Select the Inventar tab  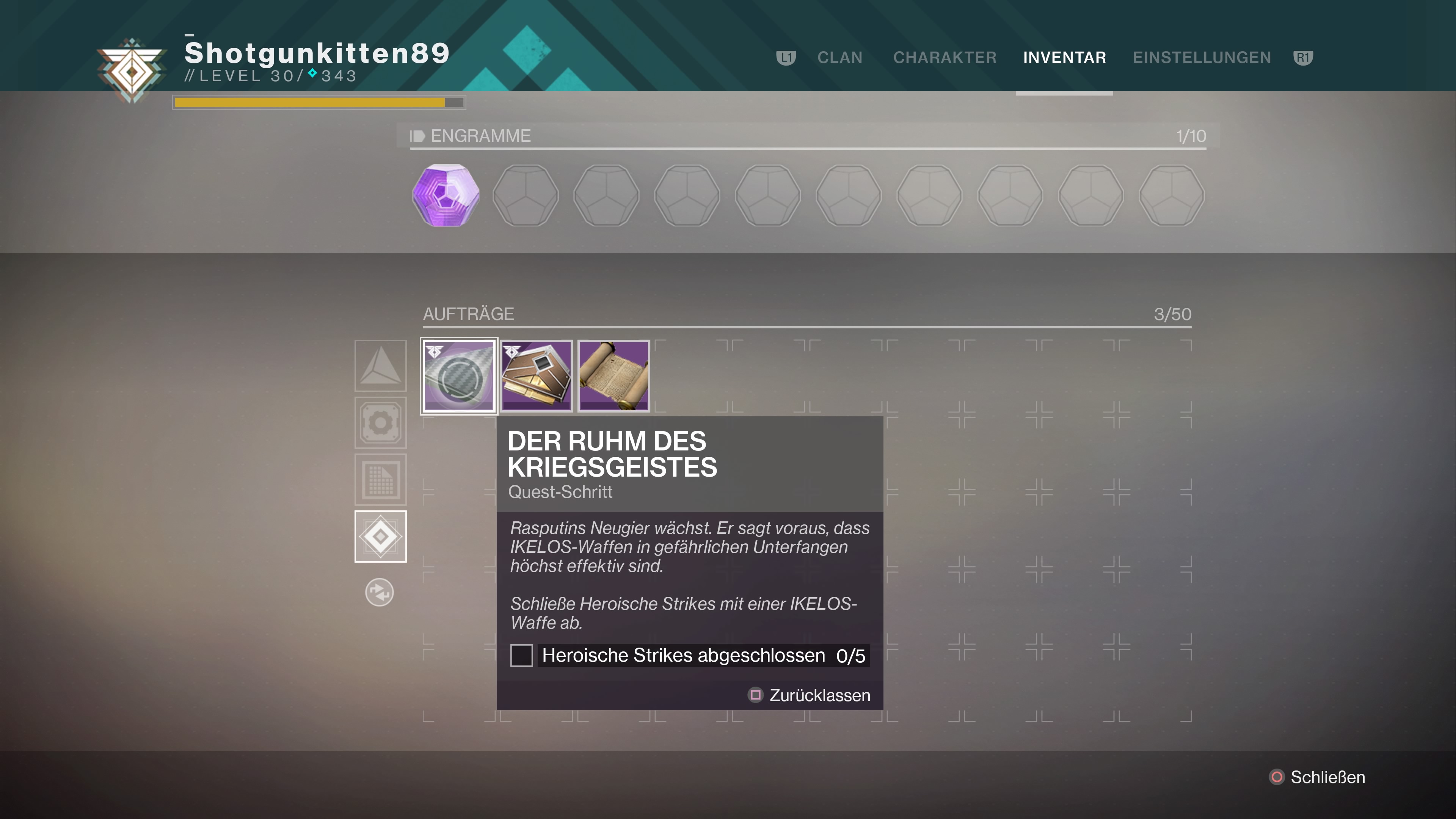1064,58
